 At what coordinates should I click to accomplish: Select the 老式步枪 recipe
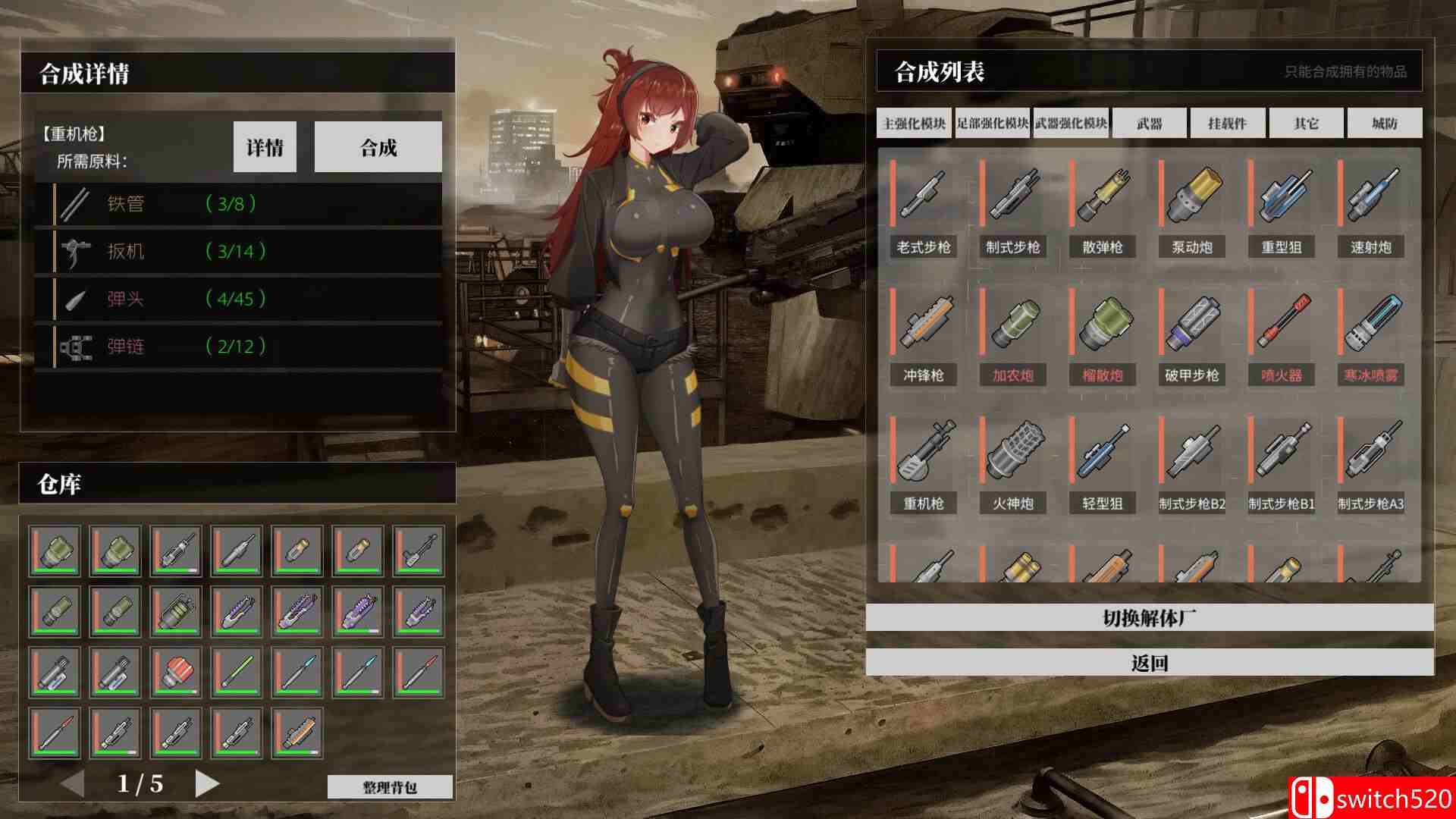click(x=923, y=206)
